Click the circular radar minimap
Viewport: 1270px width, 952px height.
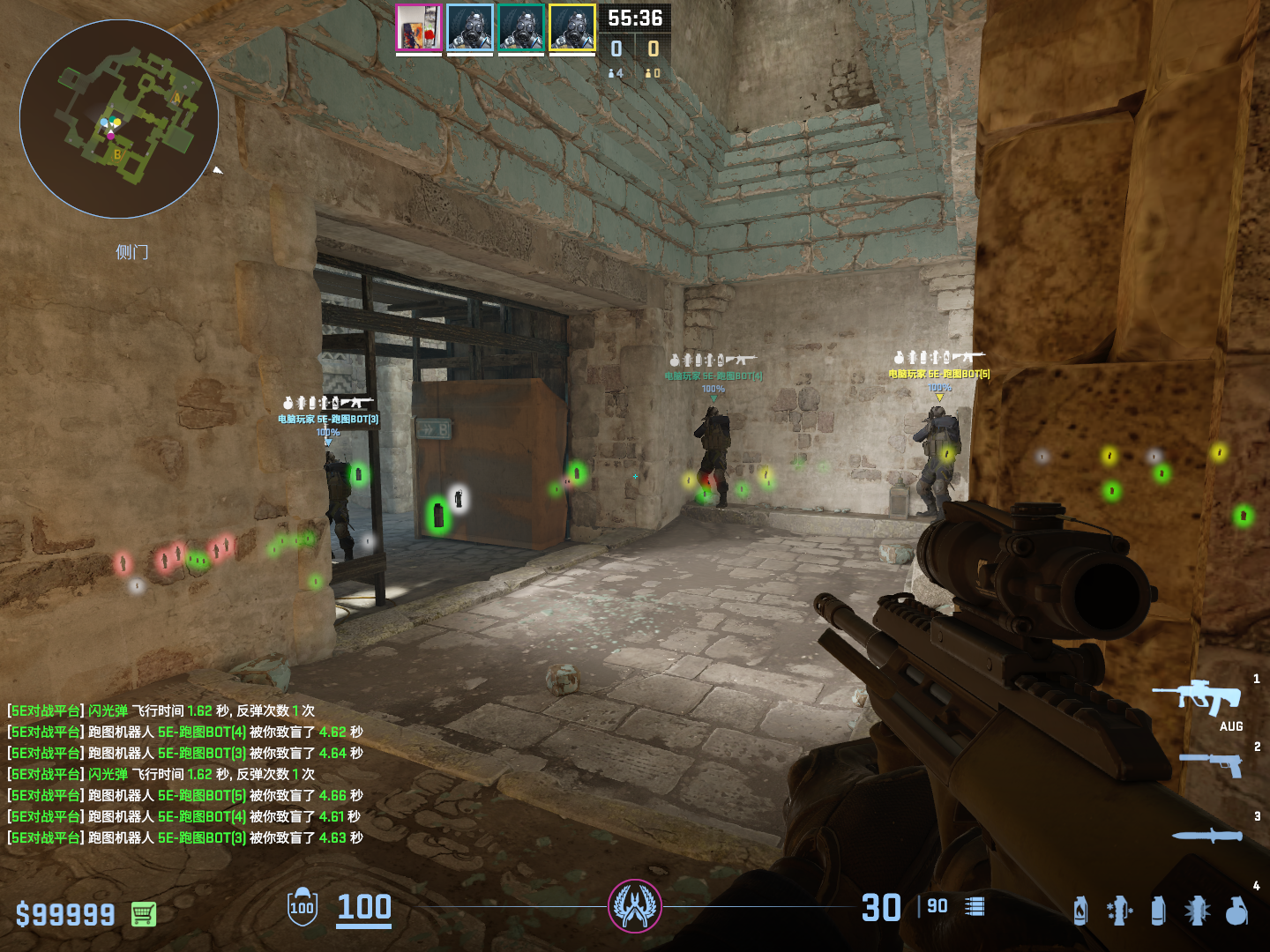coord(119,119)
